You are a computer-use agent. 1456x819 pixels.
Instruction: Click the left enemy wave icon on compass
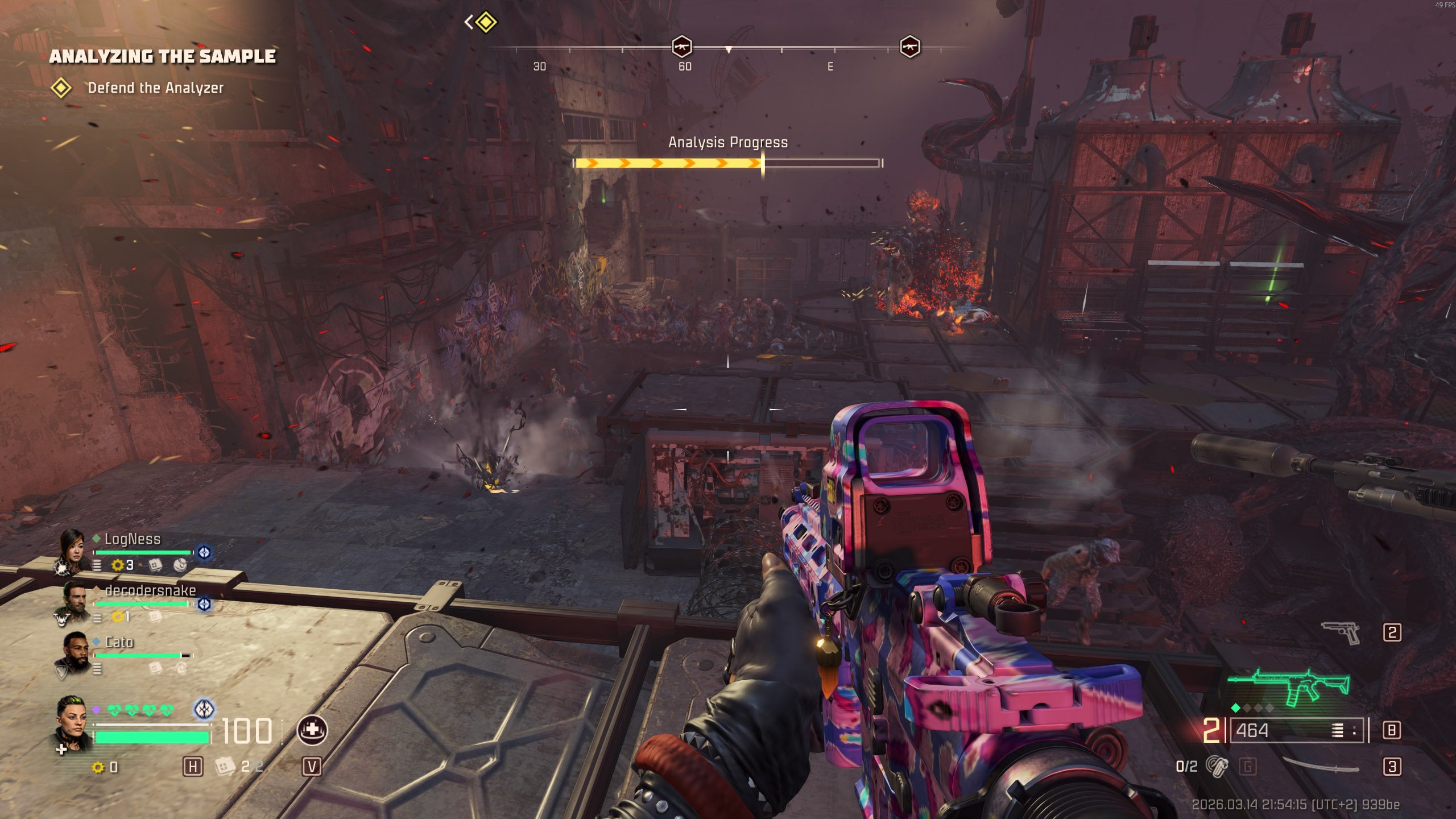coord(681,47)
